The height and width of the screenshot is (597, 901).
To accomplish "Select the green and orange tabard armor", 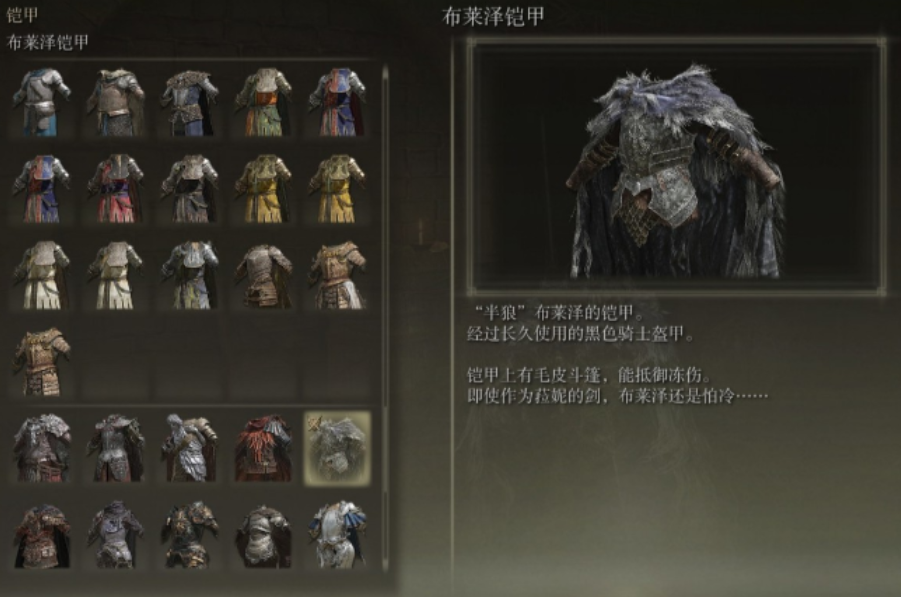I will click(x=263, y=101).
